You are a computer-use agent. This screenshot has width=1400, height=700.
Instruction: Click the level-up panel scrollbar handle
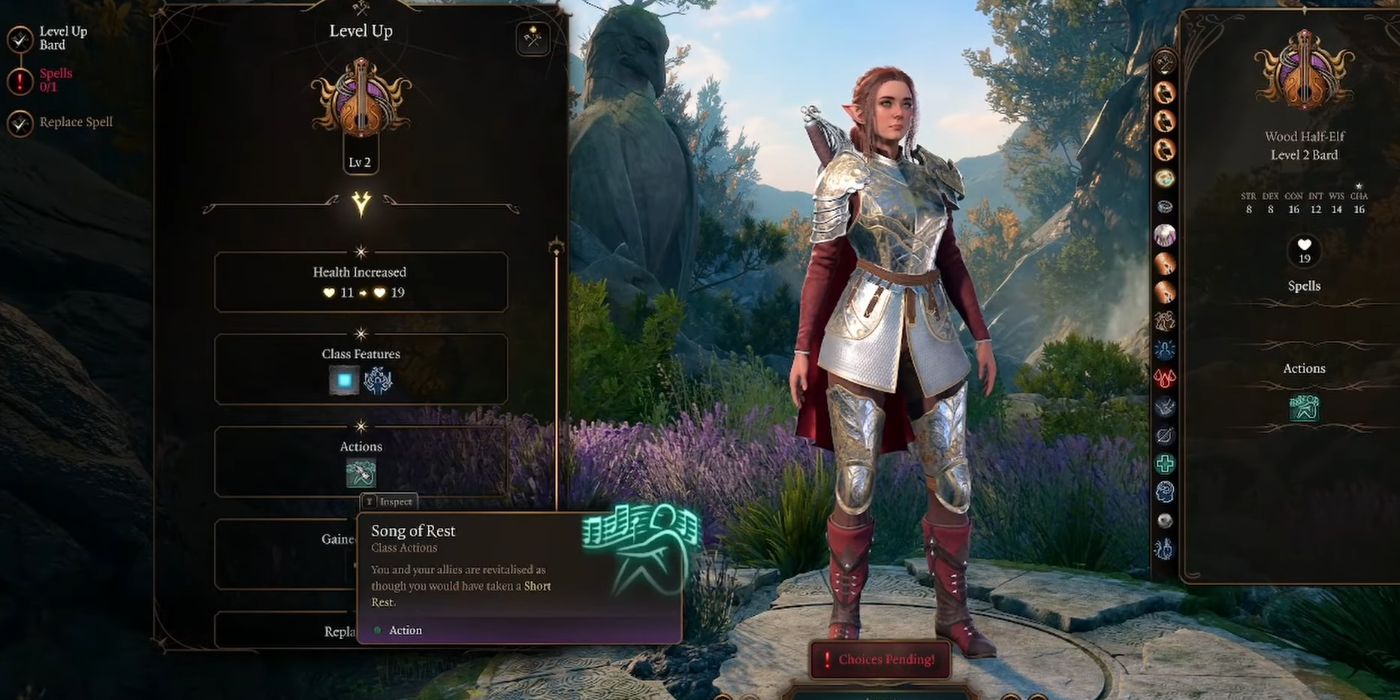pos(557,247)
